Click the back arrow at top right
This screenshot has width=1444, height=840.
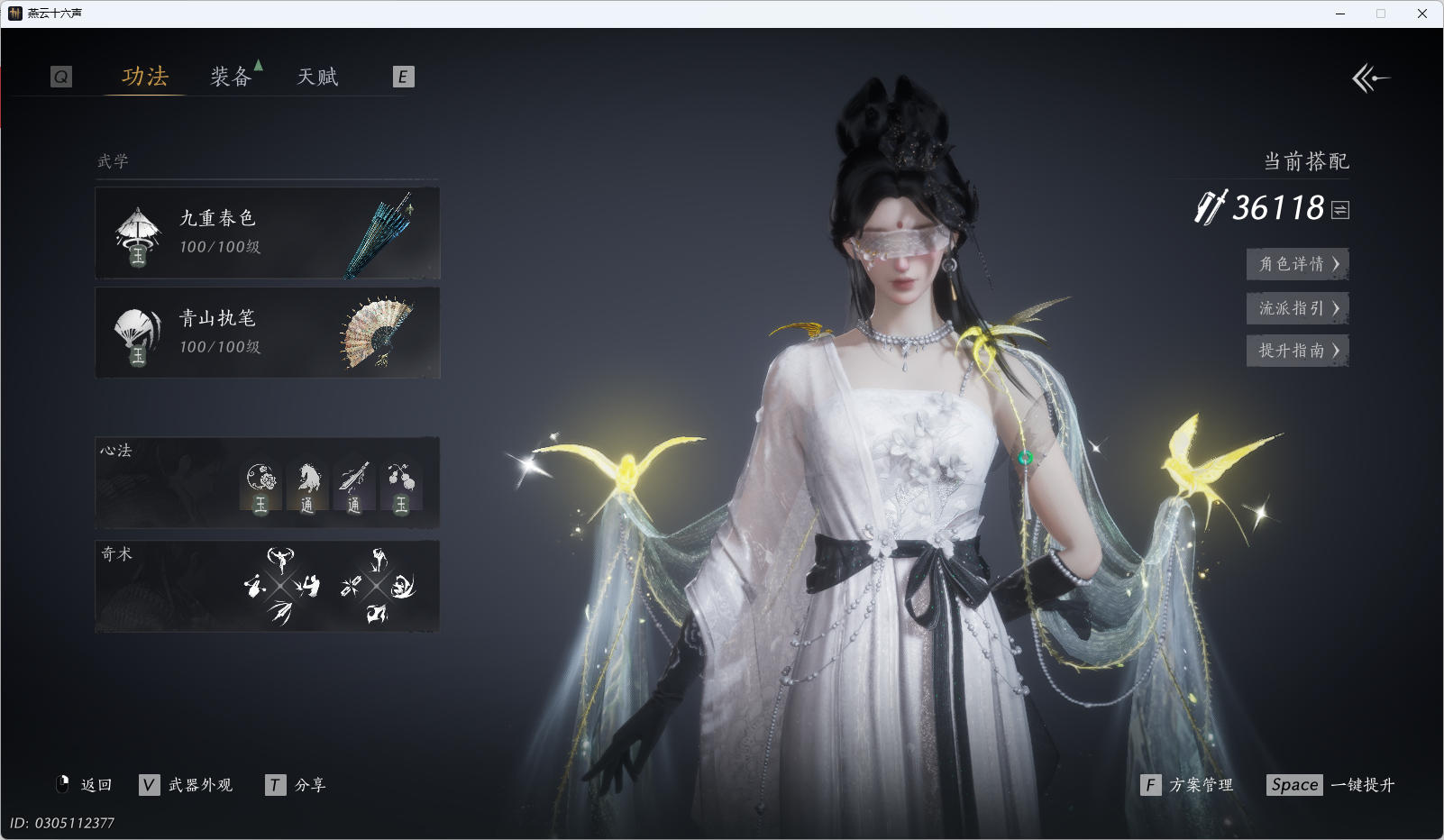1370,78
